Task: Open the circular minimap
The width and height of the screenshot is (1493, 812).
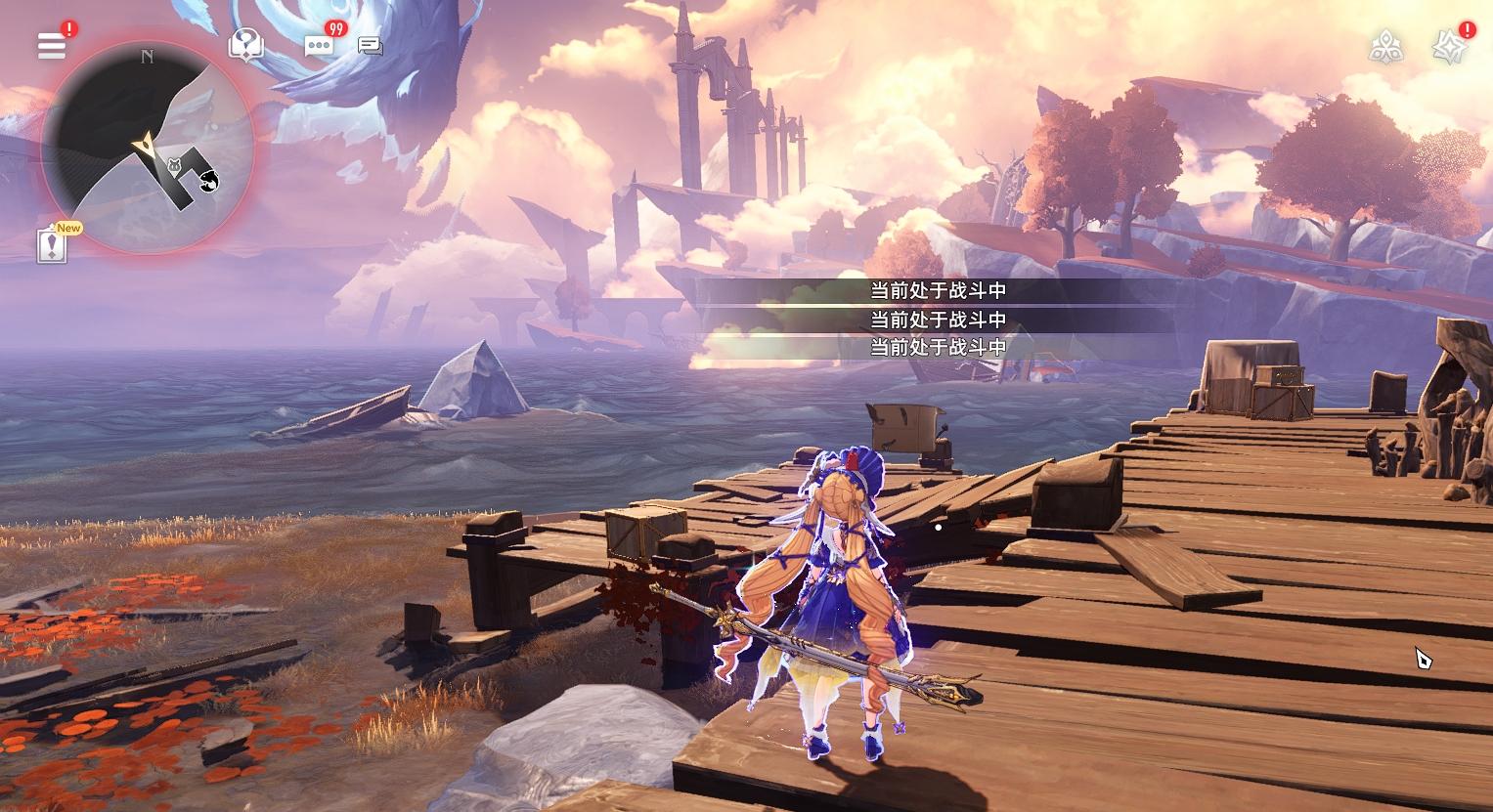Action: tap(147, 149)
